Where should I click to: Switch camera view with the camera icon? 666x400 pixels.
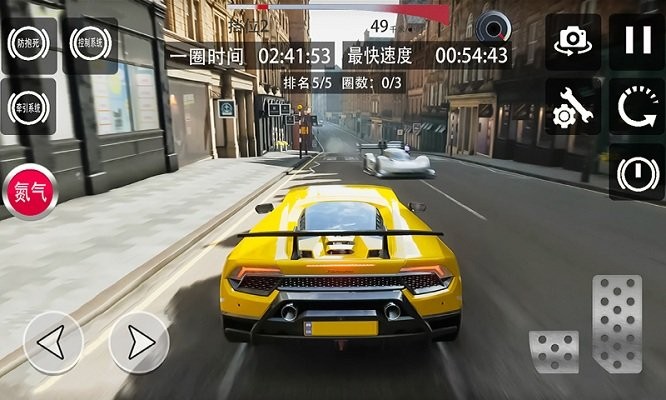573,42
